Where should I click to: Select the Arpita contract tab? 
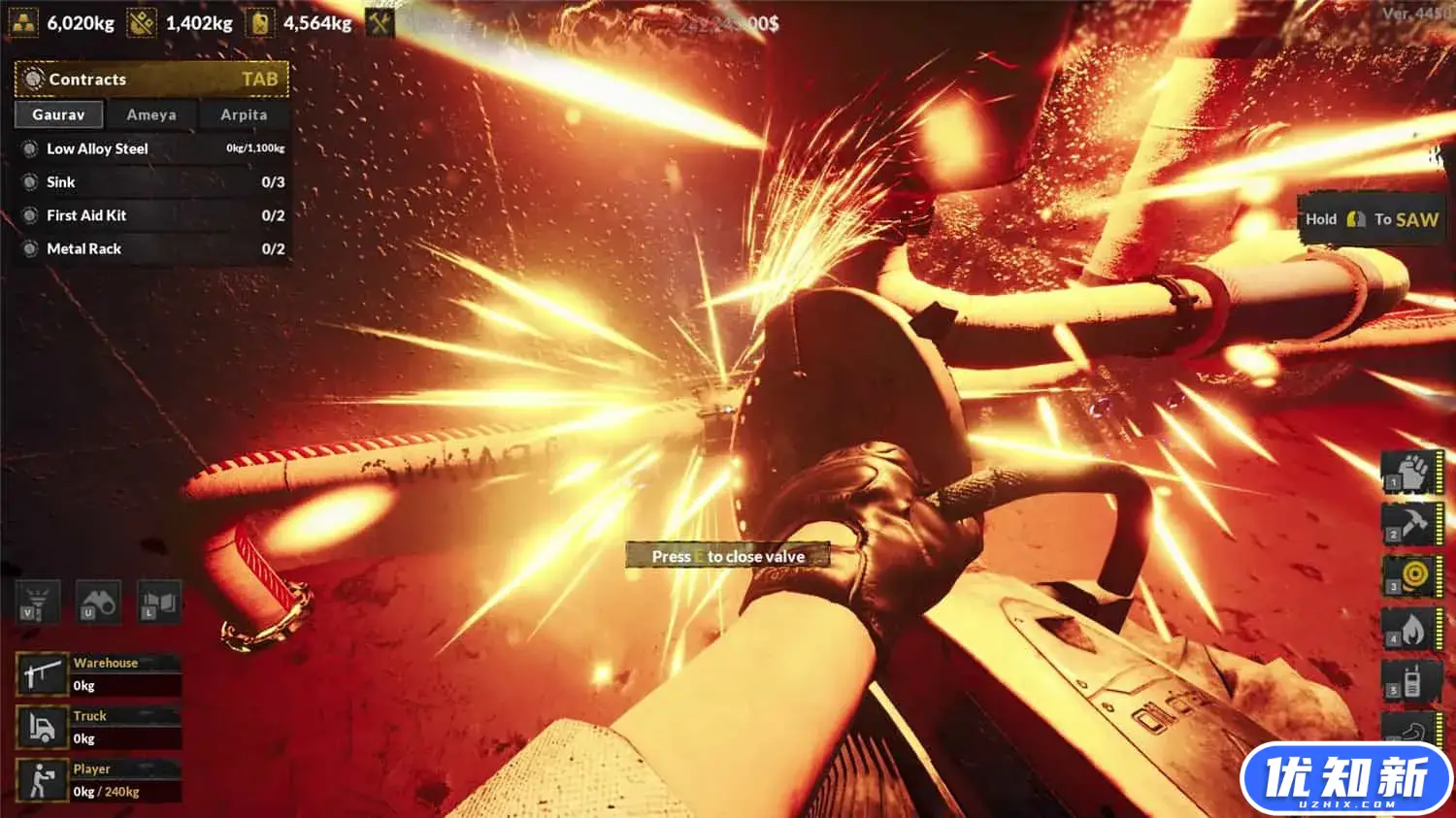click(x=244, y=115)
